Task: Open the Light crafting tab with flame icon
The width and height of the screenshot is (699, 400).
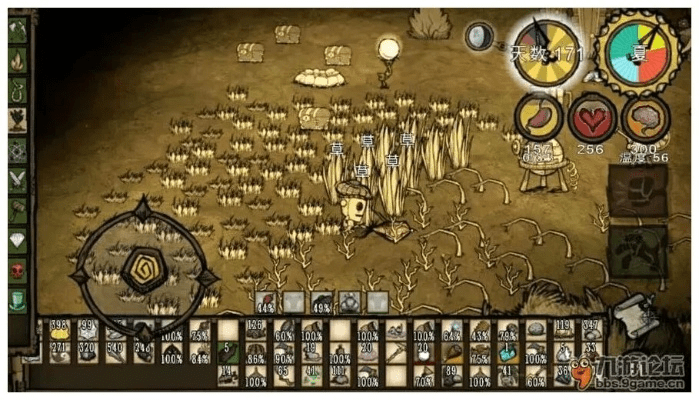Action: (x=18, y=61)
